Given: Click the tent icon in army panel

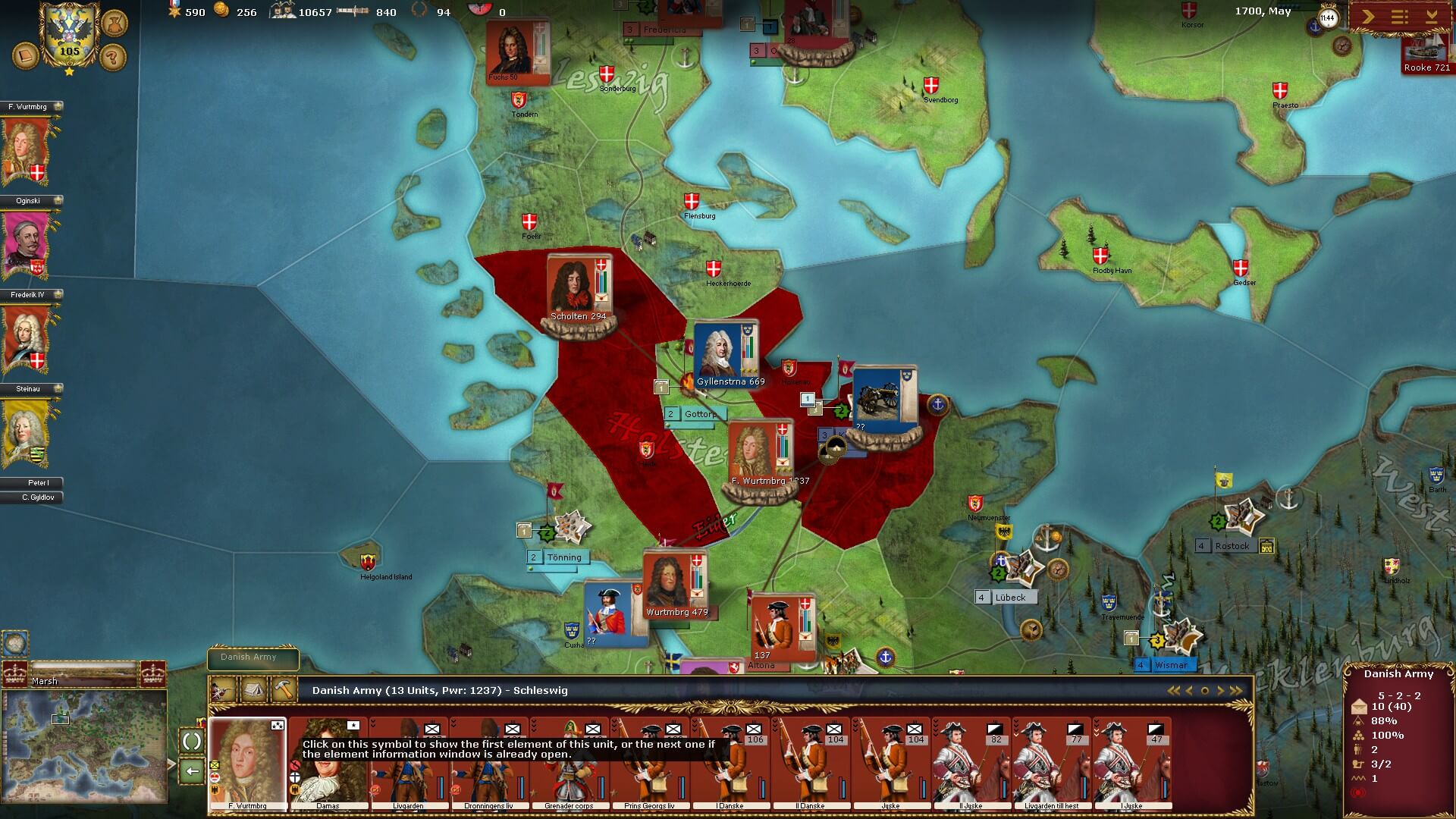Looking at the screenshot, I should point(253,690).
